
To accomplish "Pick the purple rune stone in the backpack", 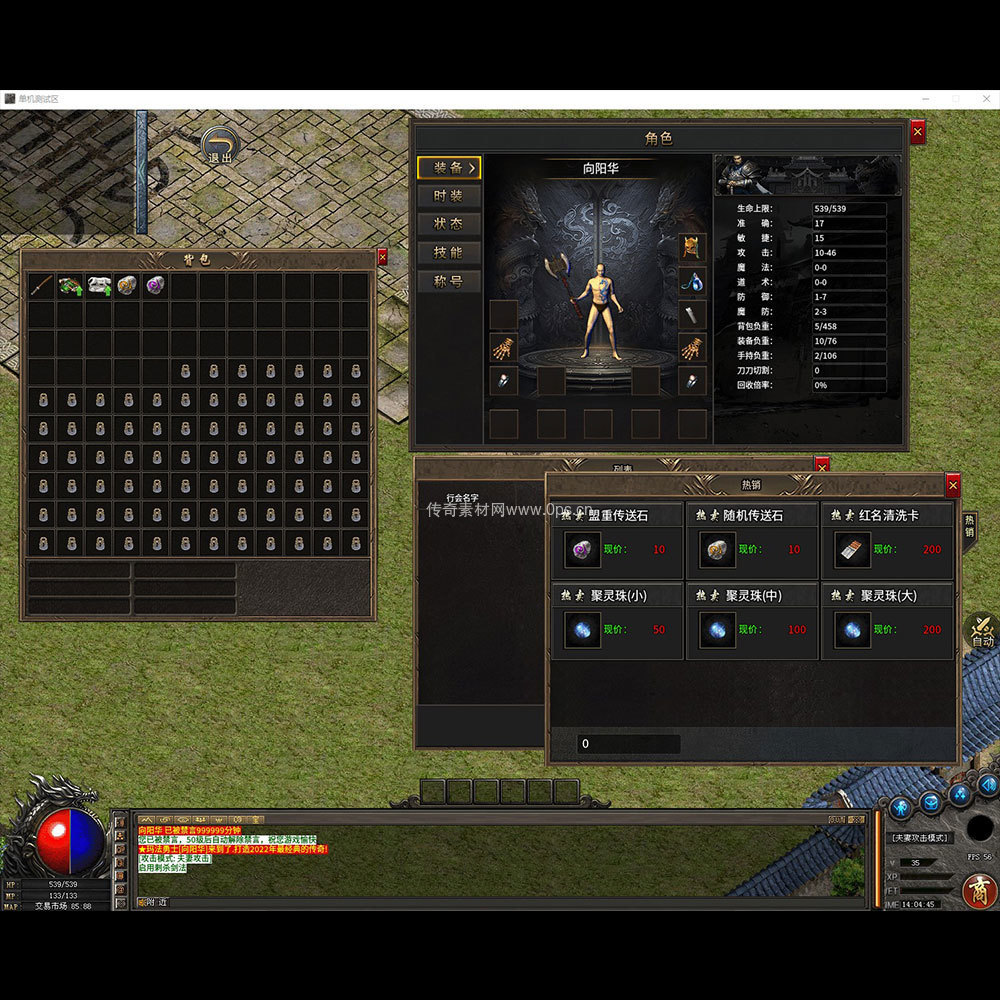I will tap(155, 286).
